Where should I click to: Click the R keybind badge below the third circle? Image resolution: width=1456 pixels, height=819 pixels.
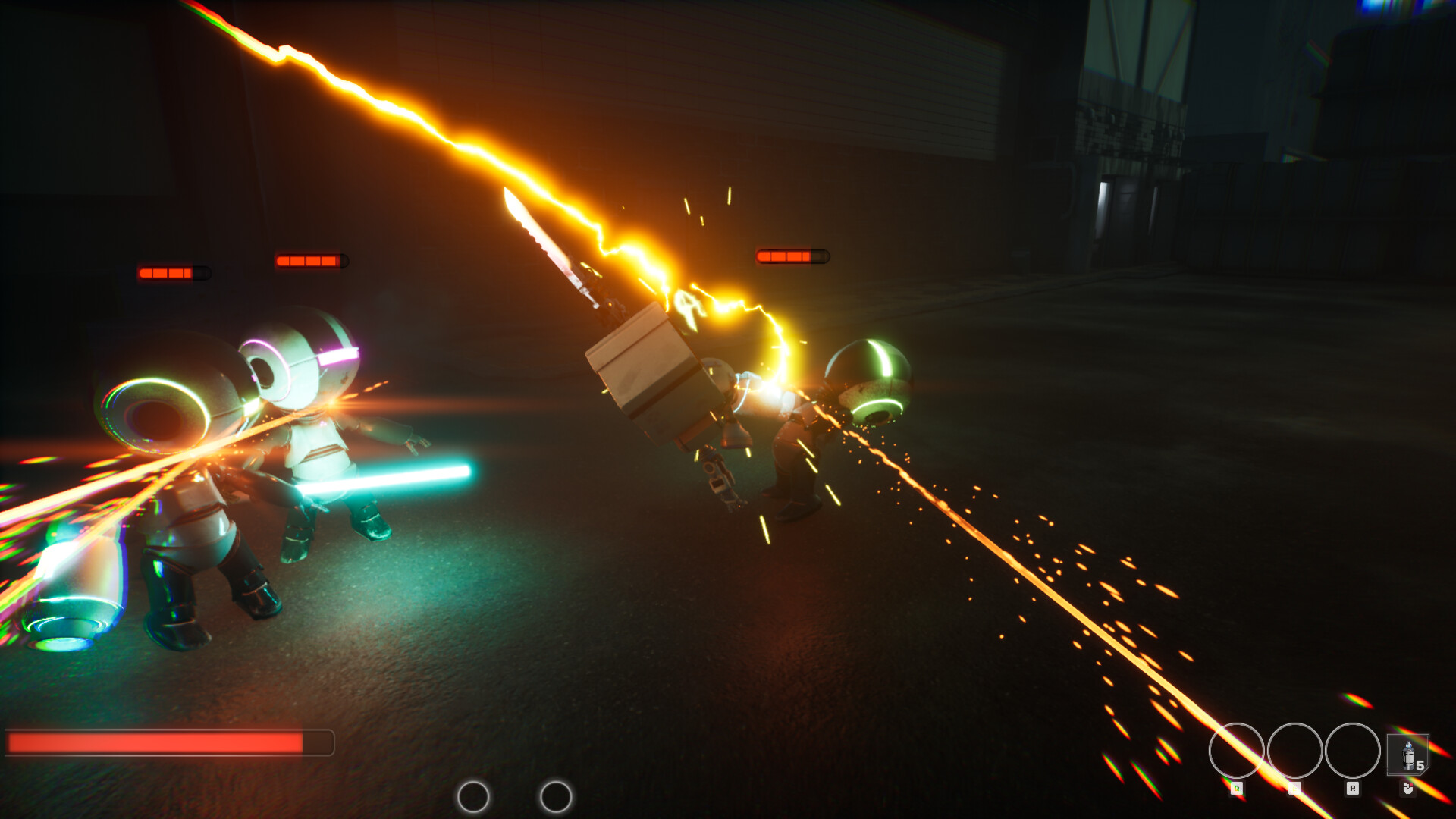1353,788
